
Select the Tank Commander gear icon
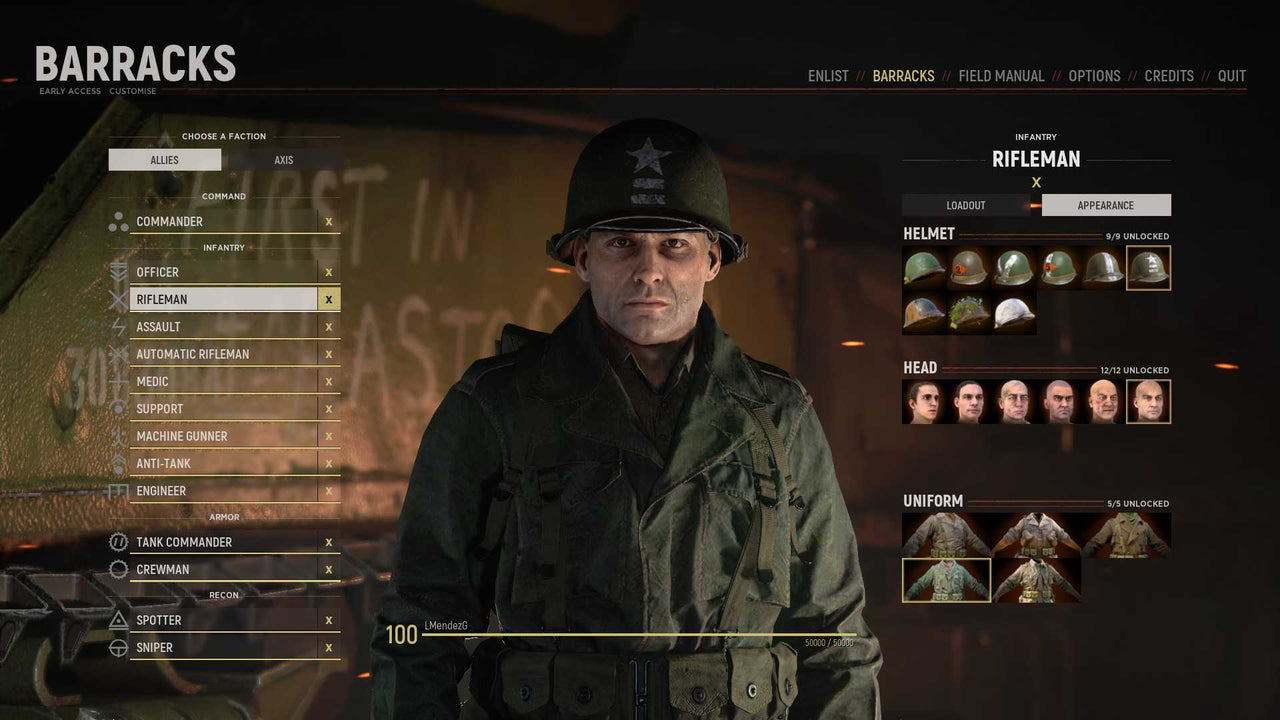[120, 541]
